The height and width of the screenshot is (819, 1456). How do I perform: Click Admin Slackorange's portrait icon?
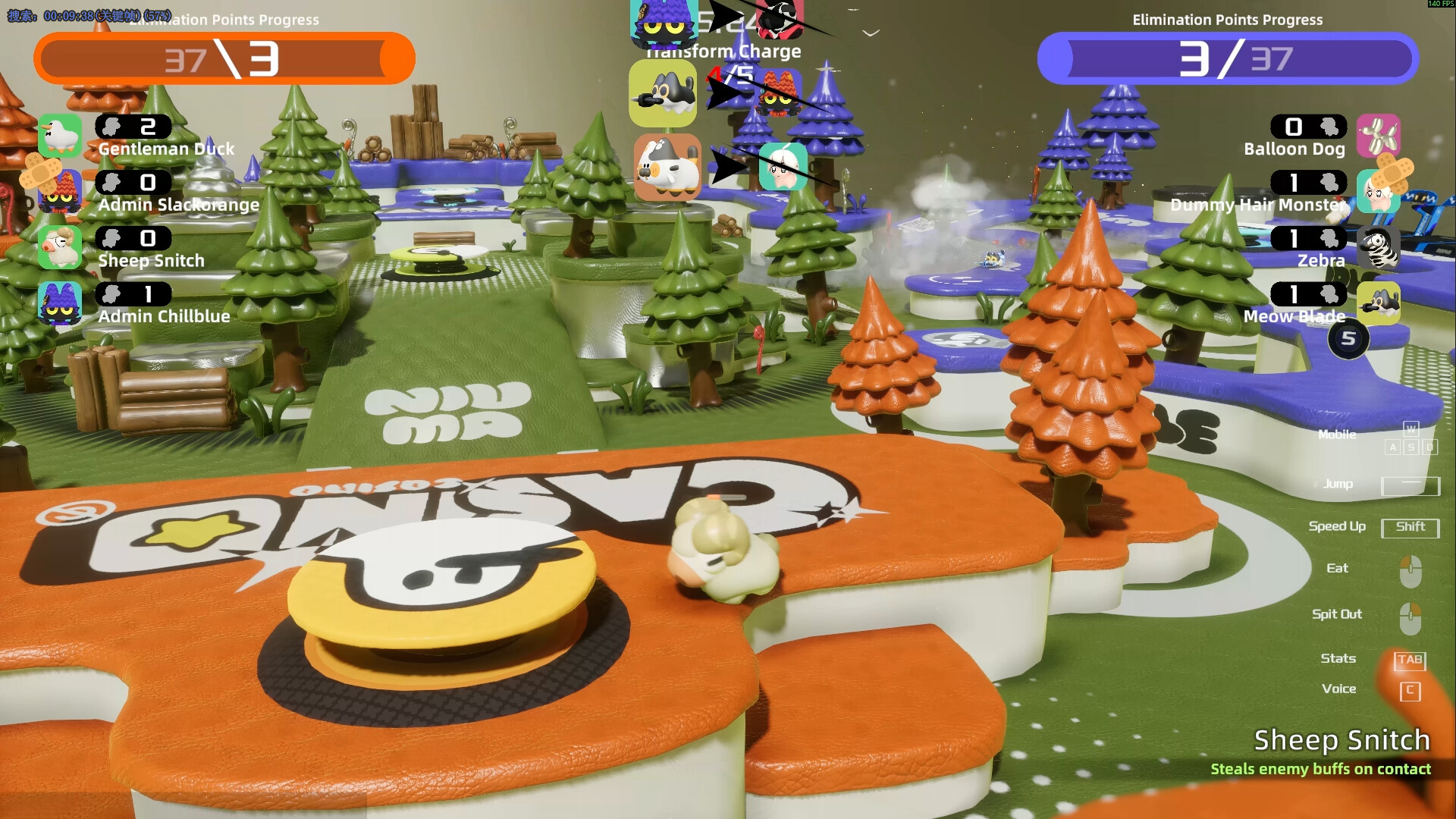[60, 192]
